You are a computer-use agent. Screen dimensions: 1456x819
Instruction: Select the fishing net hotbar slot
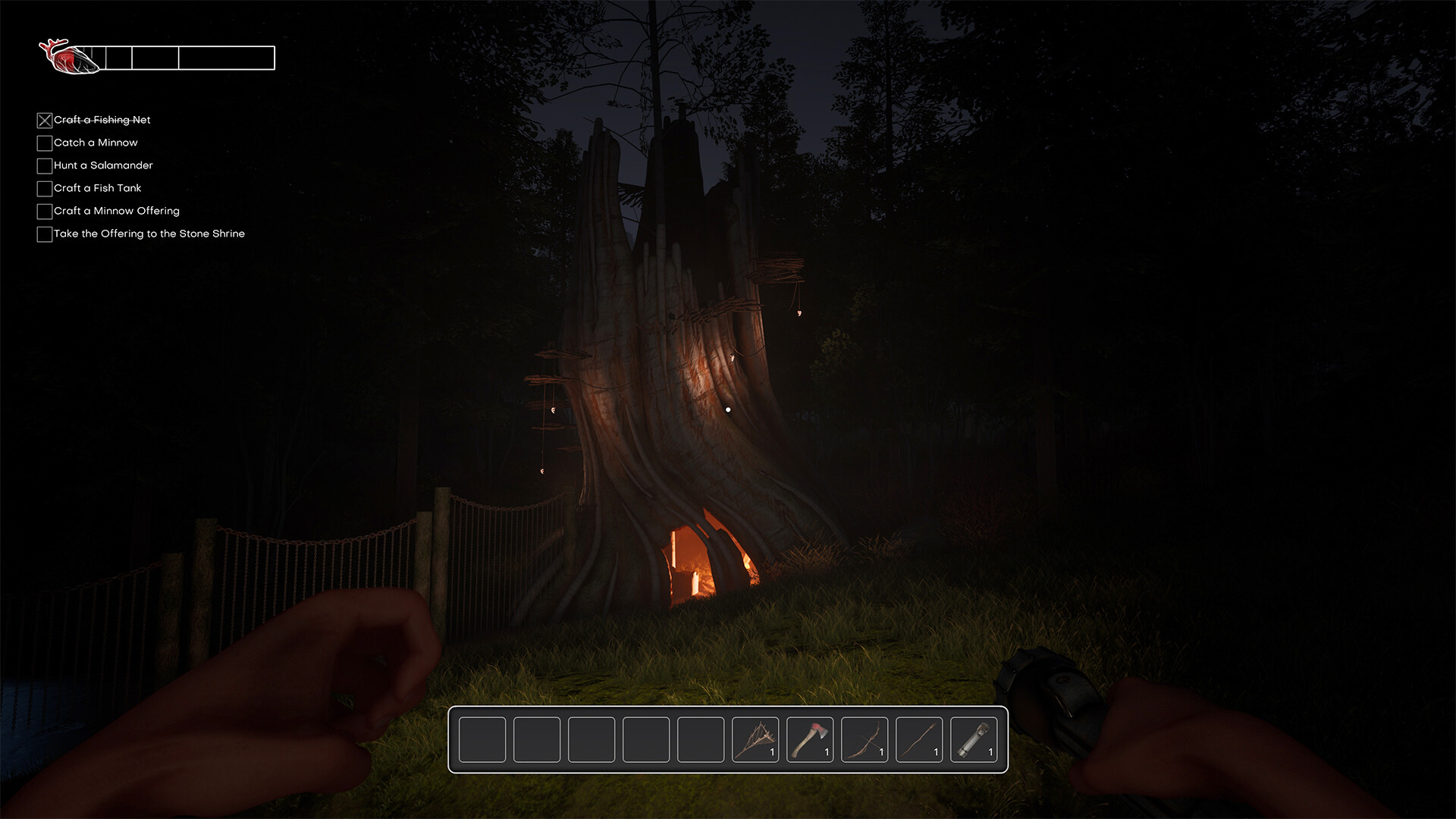(755, 739)
